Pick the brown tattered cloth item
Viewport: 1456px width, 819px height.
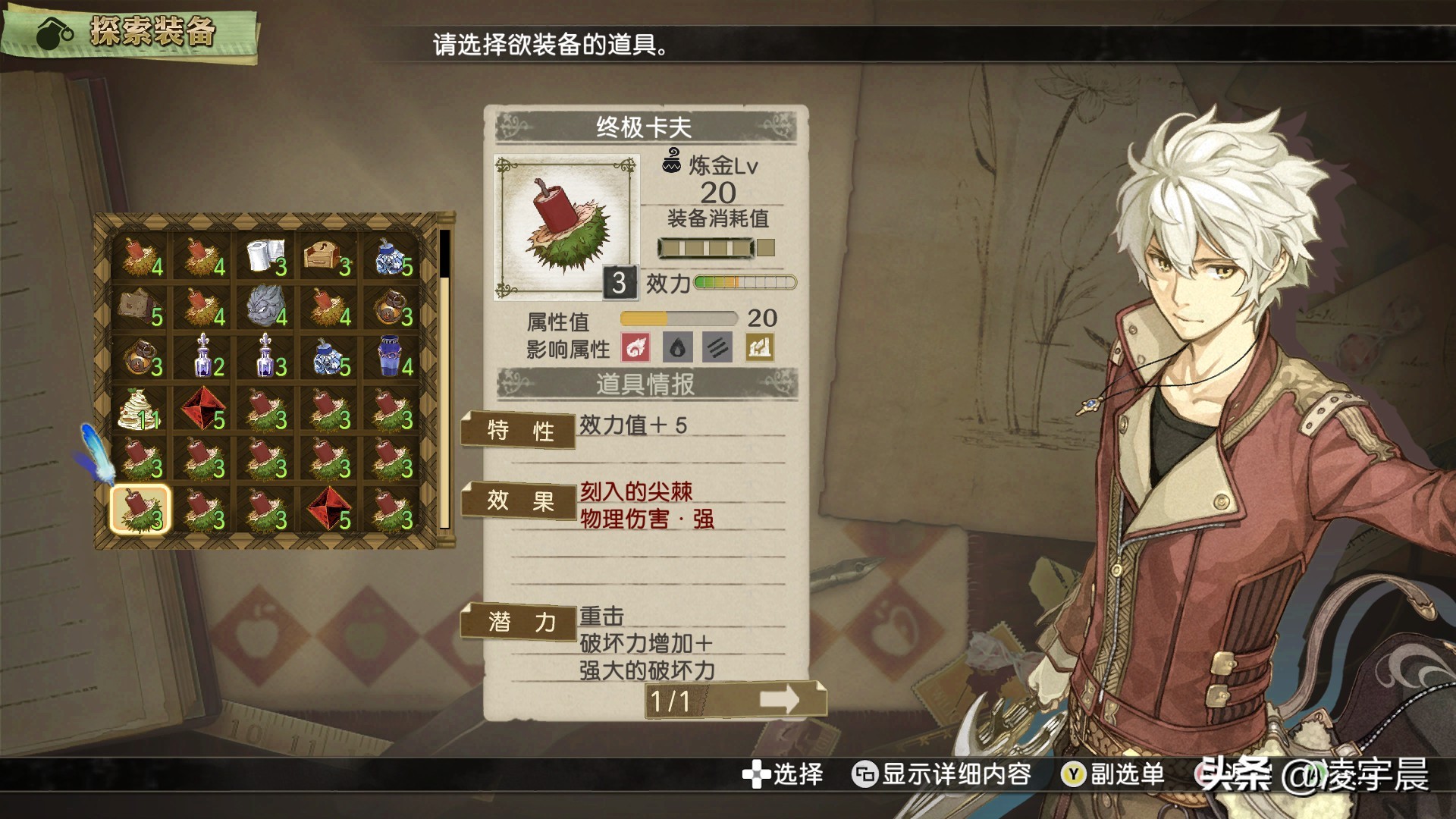tap(141, 306)
